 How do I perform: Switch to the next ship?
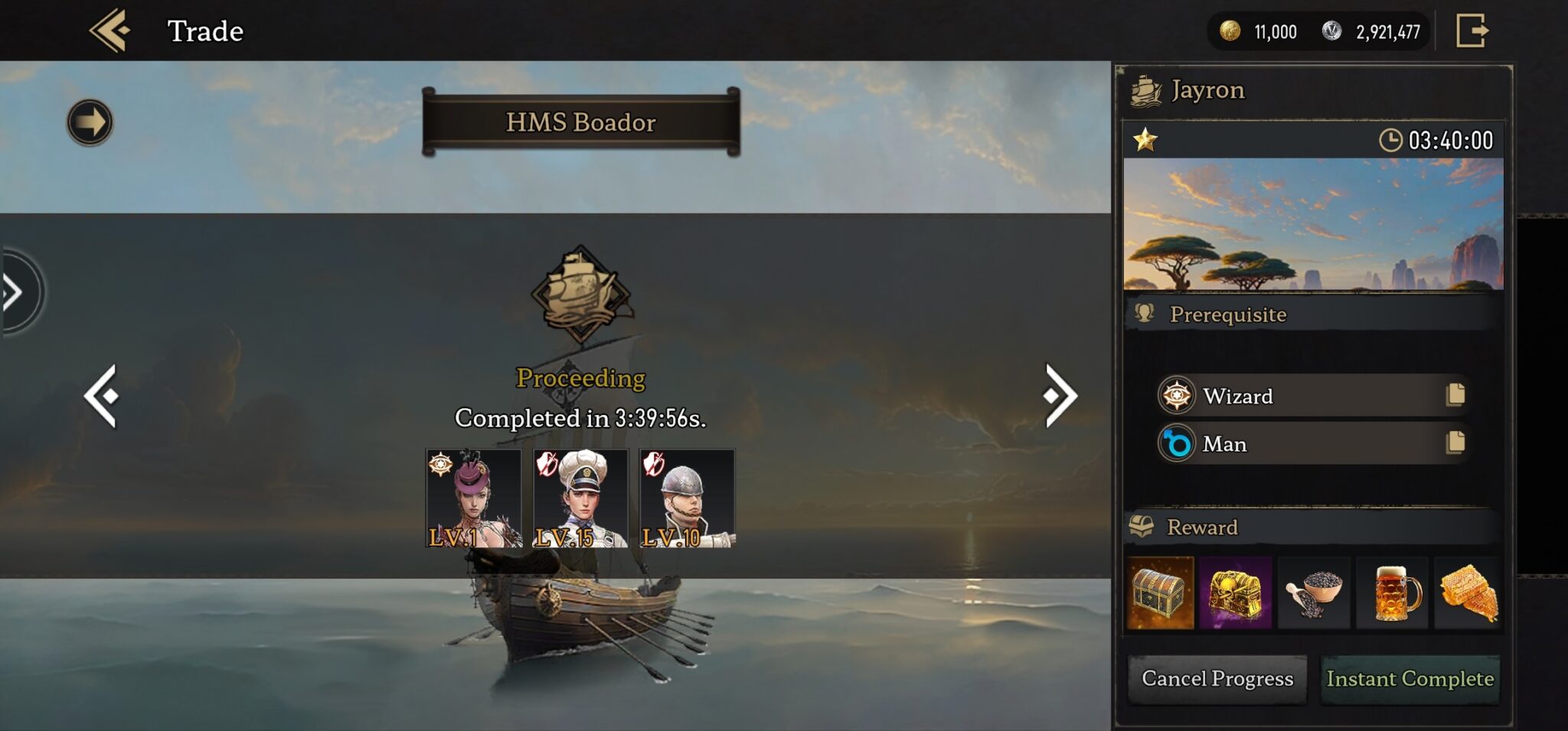[1060, 396]
